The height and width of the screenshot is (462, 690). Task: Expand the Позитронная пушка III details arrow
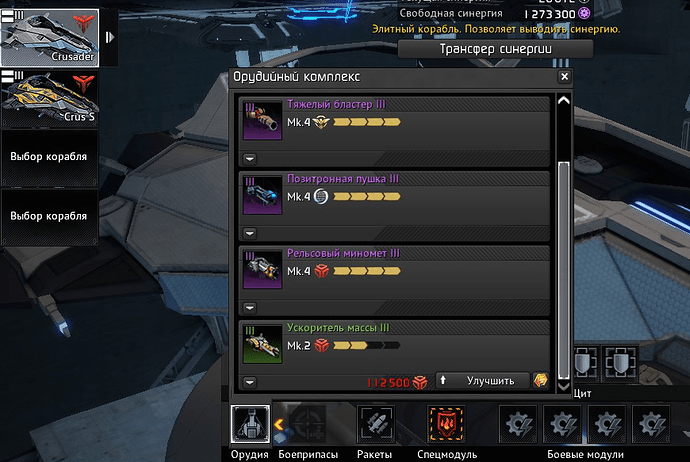click(x=249, y=233)
